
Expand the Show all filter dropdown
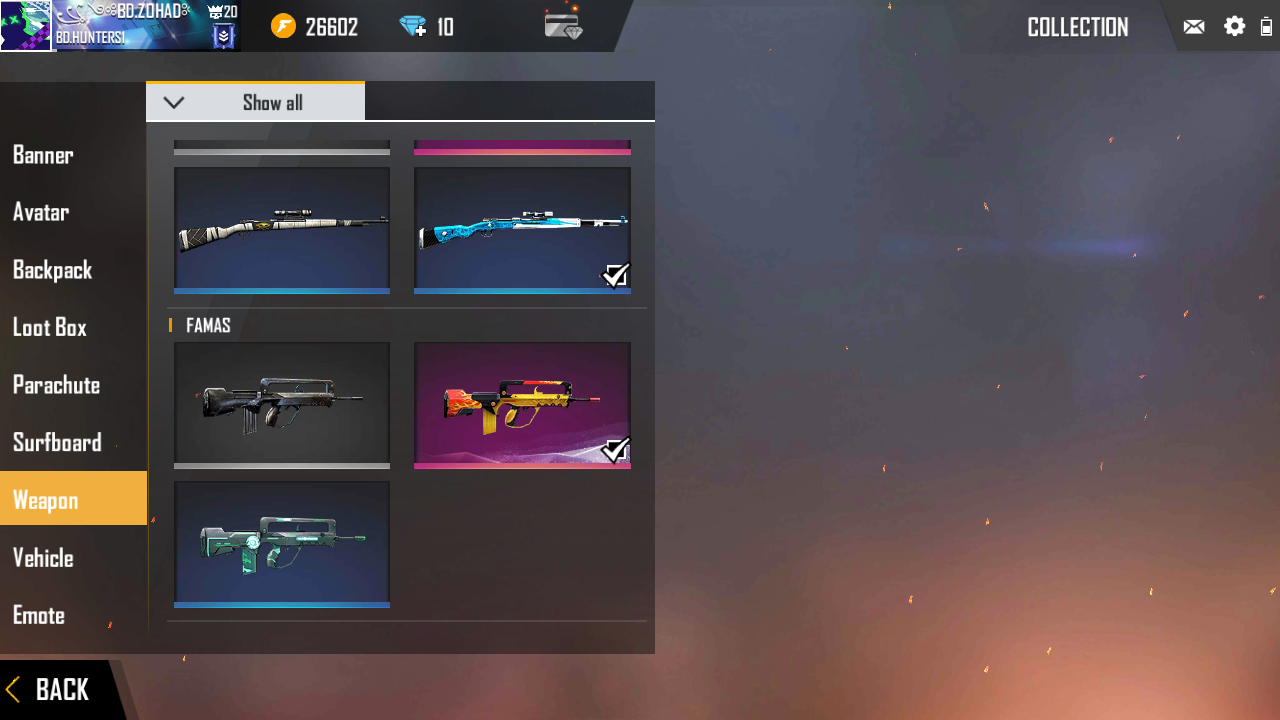tap(272, 101)
